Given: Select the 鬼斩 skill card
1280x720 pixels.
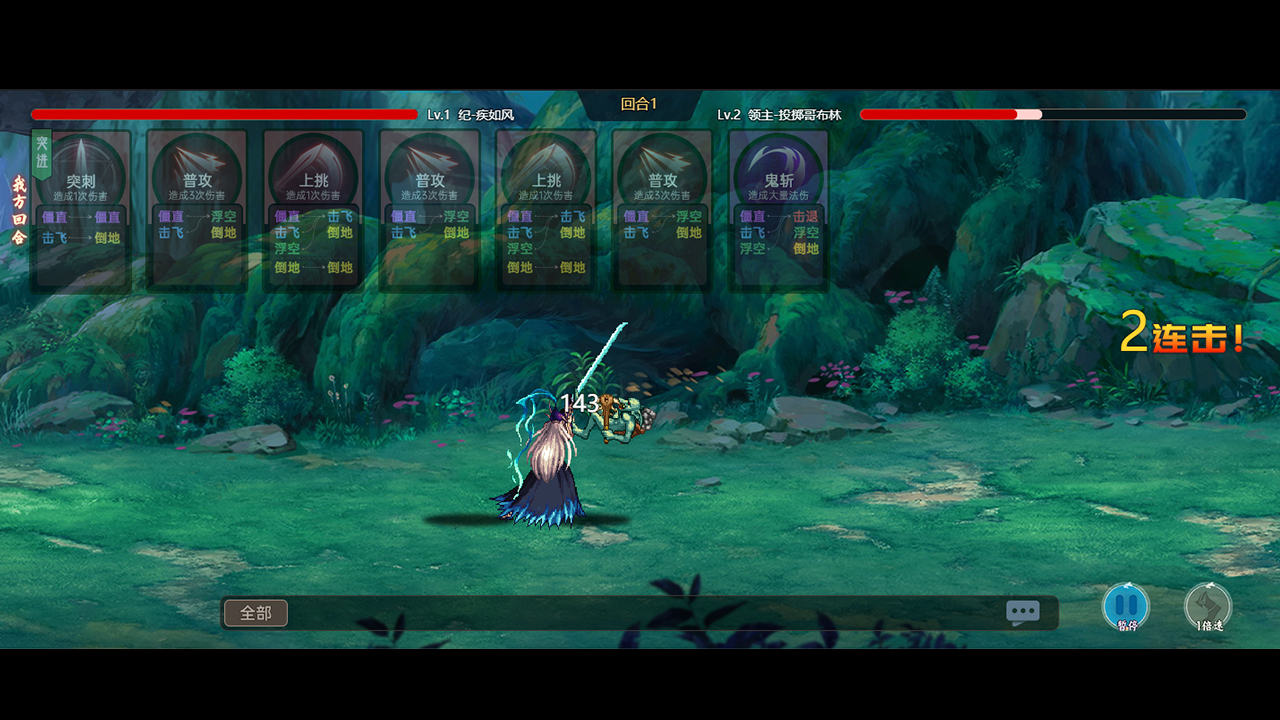Looking at the screenshot, I should [x=779, y=210].
